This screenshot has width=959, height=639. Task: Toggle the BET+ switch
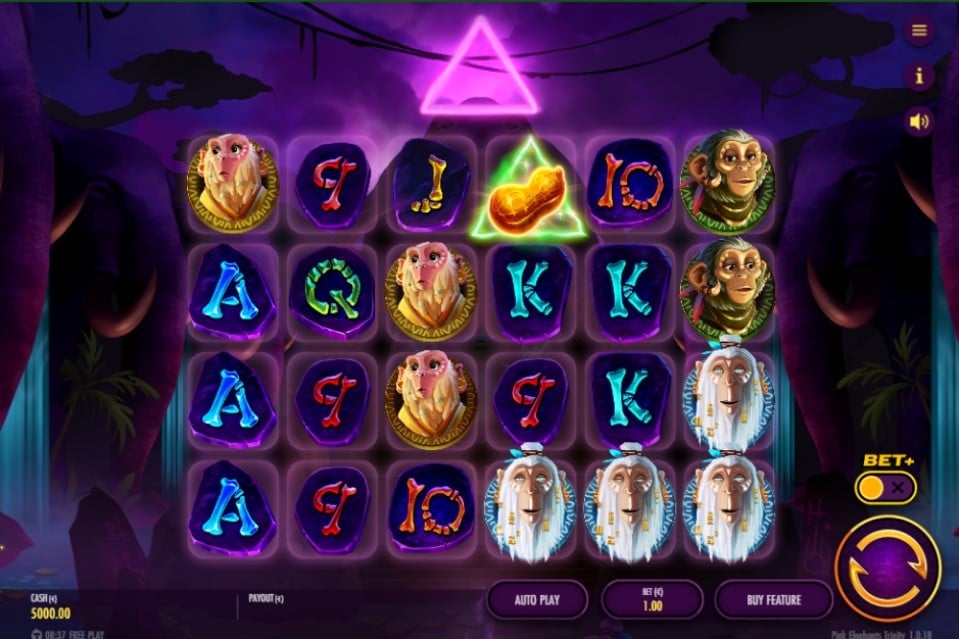coord(885,487)
